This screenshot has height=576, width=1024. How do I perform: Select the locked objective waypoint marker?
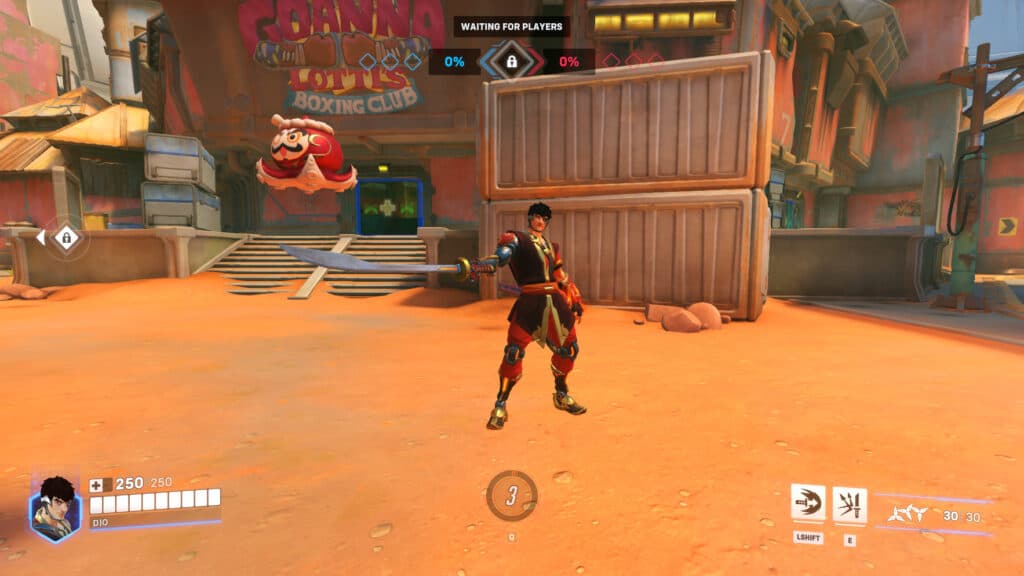(66, 238)
